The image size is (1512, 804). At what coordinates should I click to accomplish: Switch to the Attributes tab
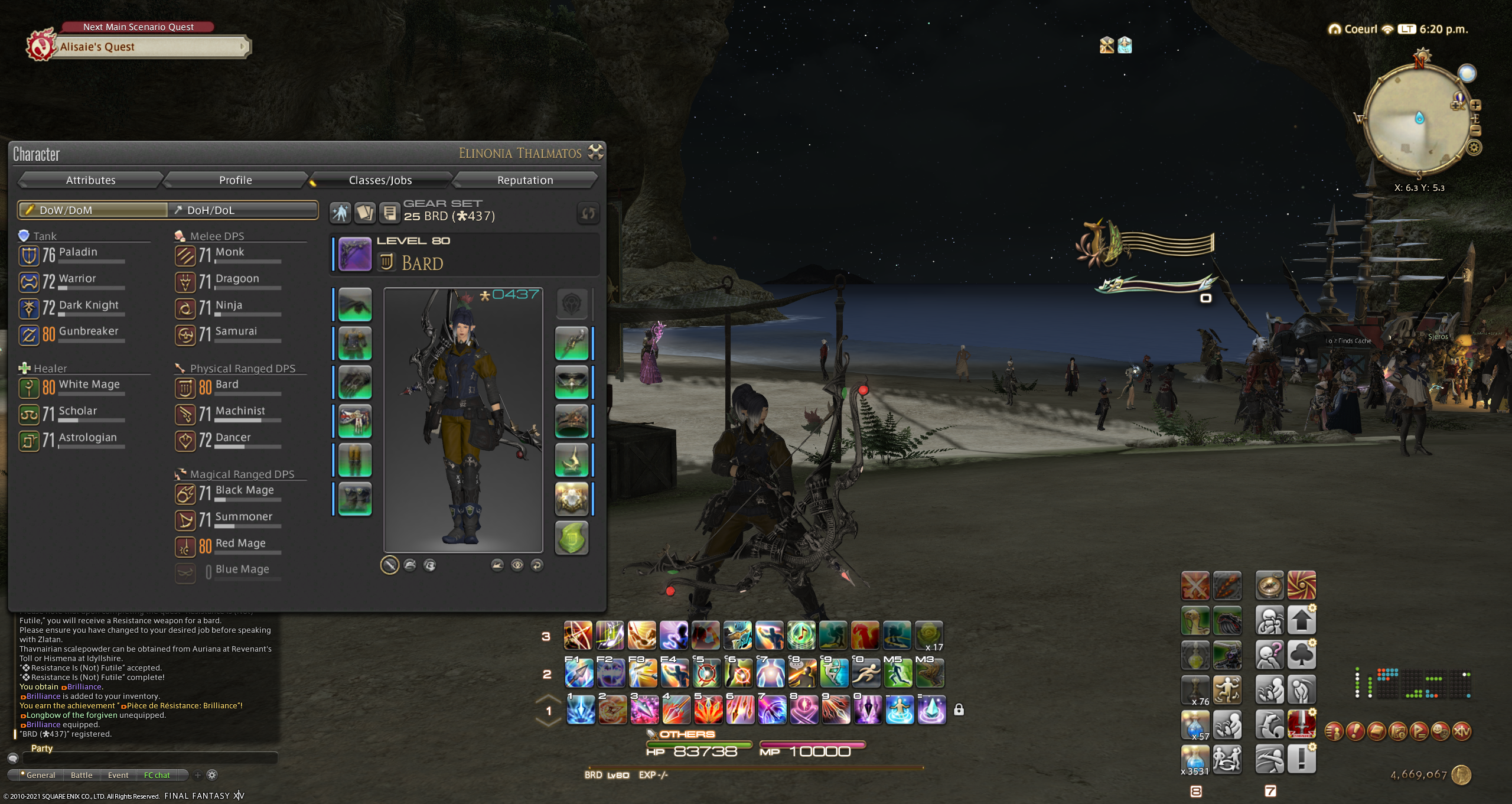(x=90, y=180)
